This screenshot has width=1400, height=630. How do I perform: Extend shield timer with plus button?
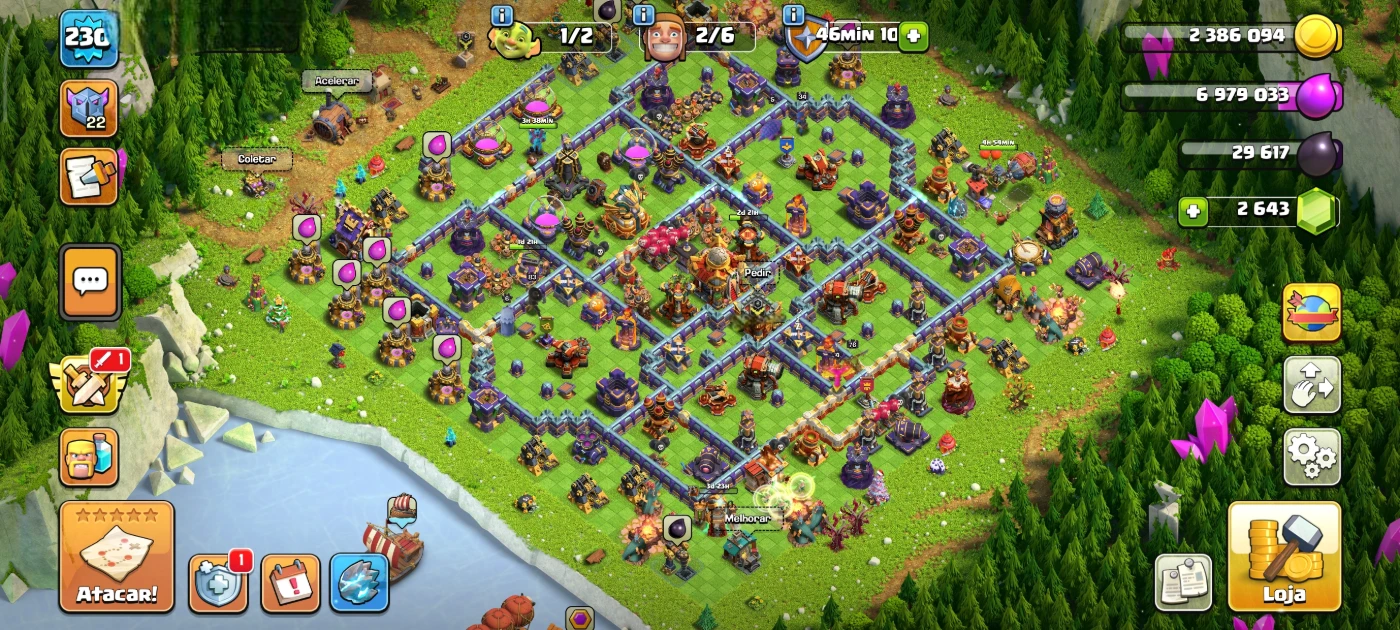coord(912,37)
